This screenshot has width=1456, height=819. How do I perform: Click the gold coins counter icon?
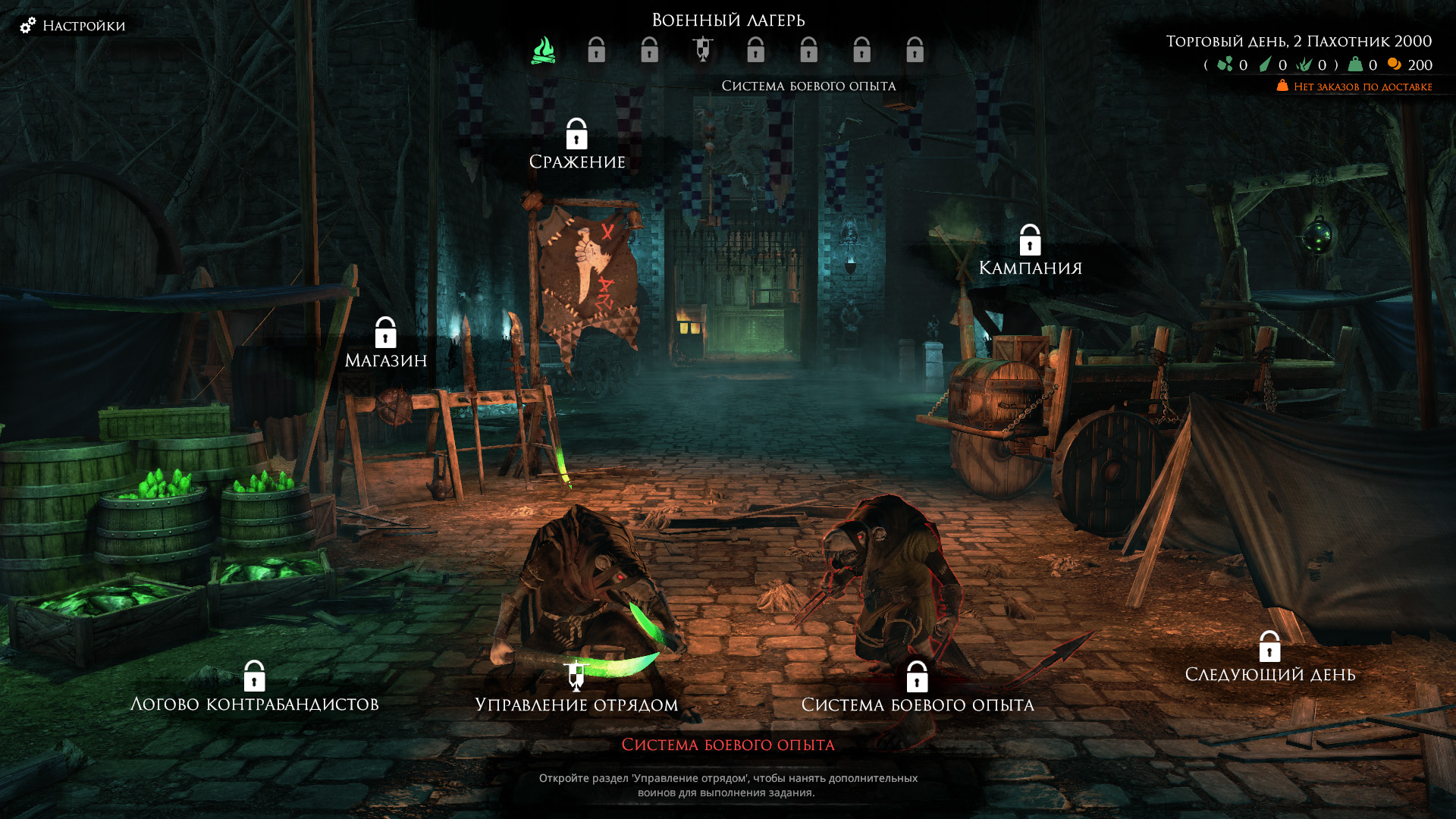(x=1394, y=65)
